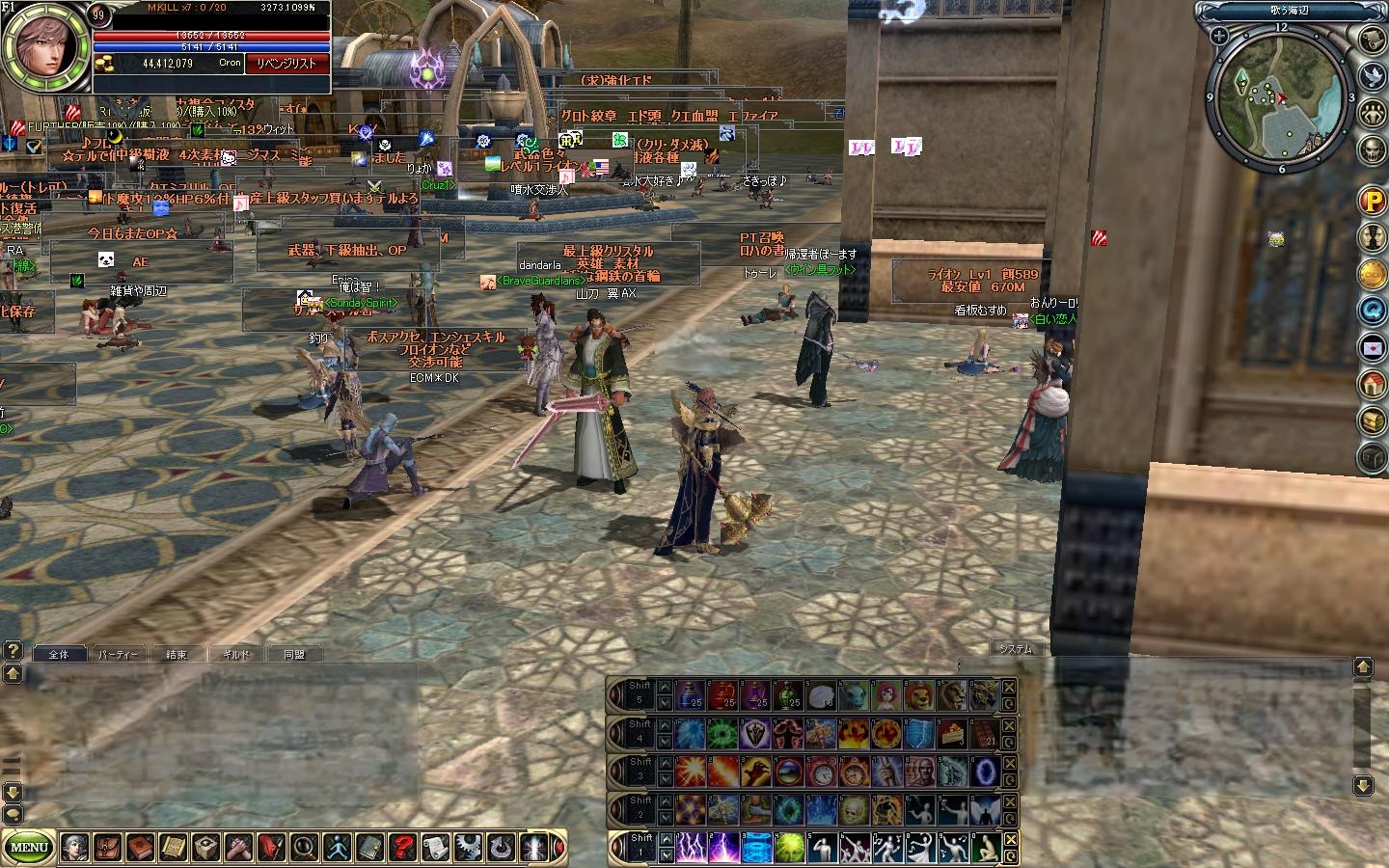1389x868 pixels.
Task: Use the green potion in the top hotbar
Action: pyautogui.click(x=789, y=694)
